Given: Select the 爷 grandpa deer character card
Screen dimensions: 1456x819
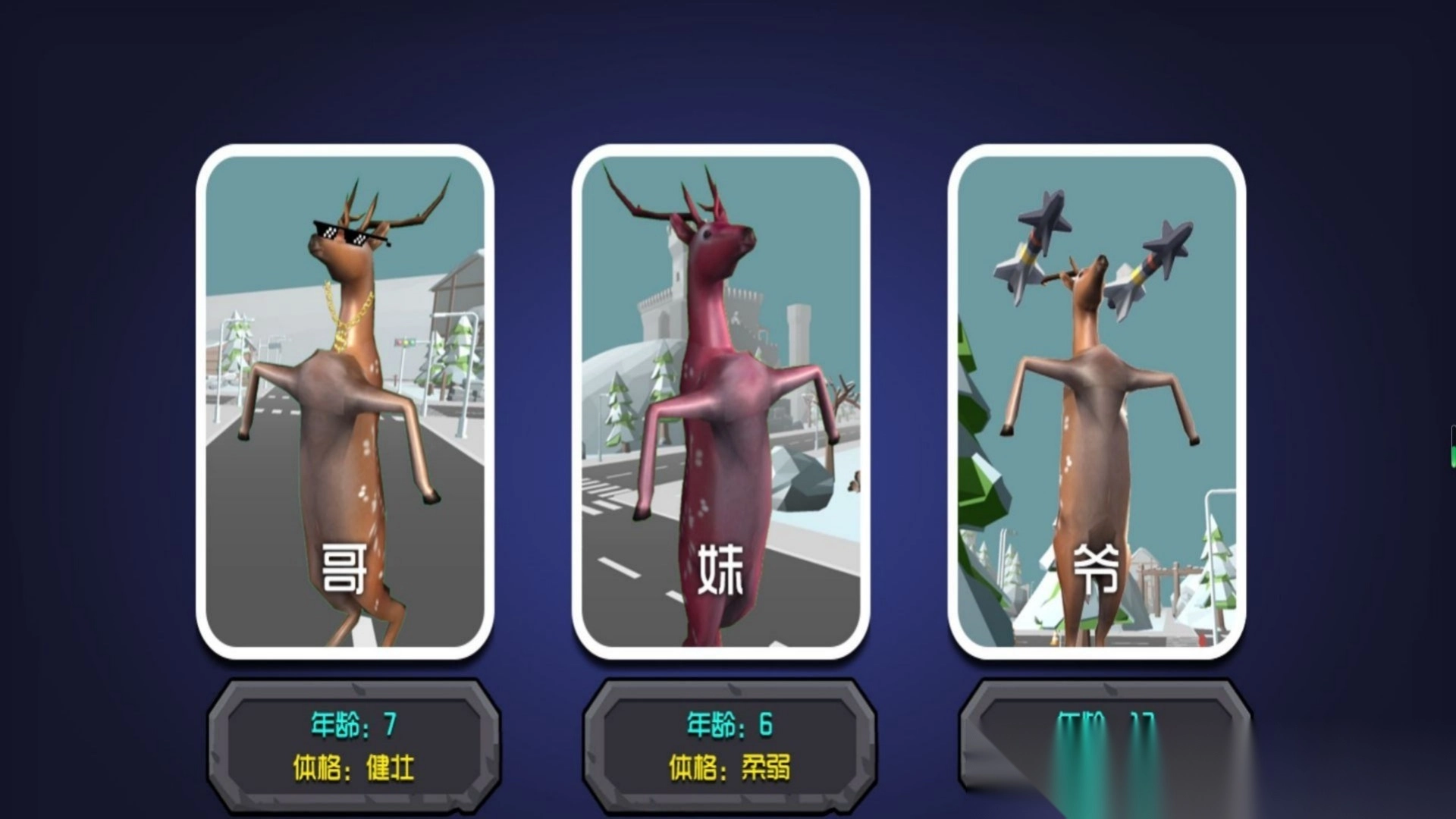Looking at the screenshot, I should (x=1100, y=409).
